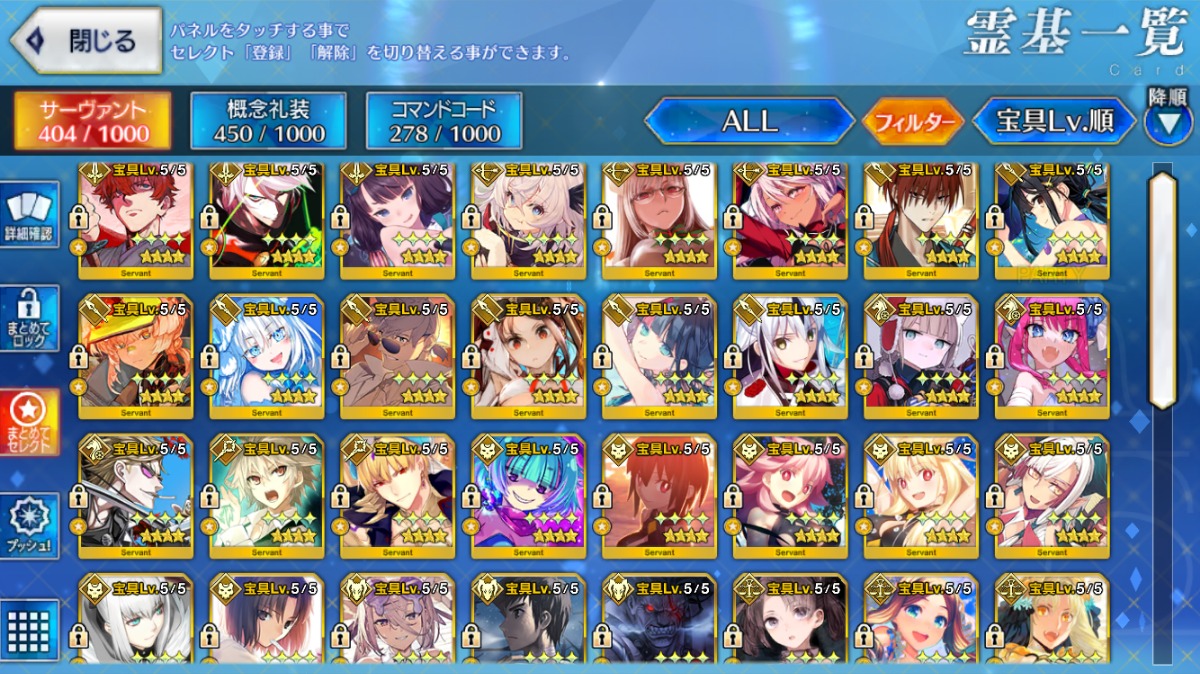
Task: Open the フィルター options
Action: pos(911,123)
